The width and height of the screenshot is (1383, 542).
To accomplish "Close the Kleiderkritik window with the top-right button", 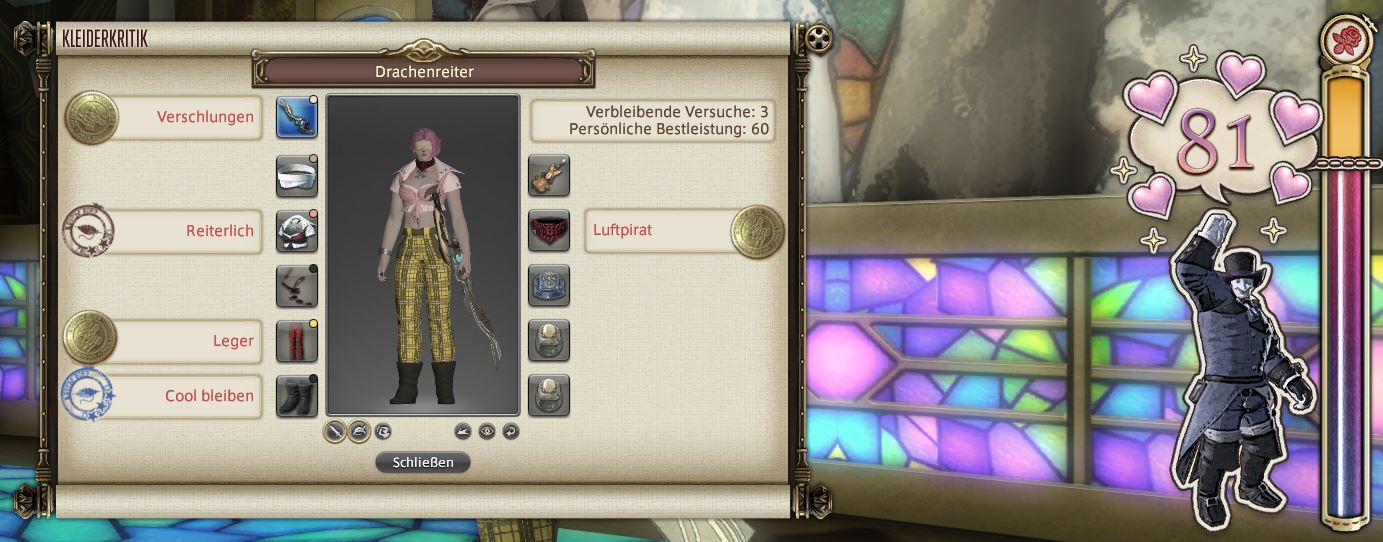I will (820, 39).
